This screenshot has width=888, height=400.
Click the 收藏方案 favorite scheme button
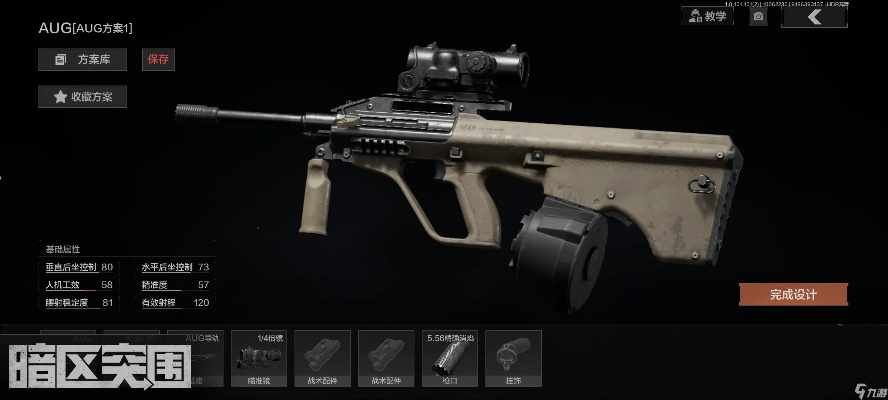pos(82,97)
